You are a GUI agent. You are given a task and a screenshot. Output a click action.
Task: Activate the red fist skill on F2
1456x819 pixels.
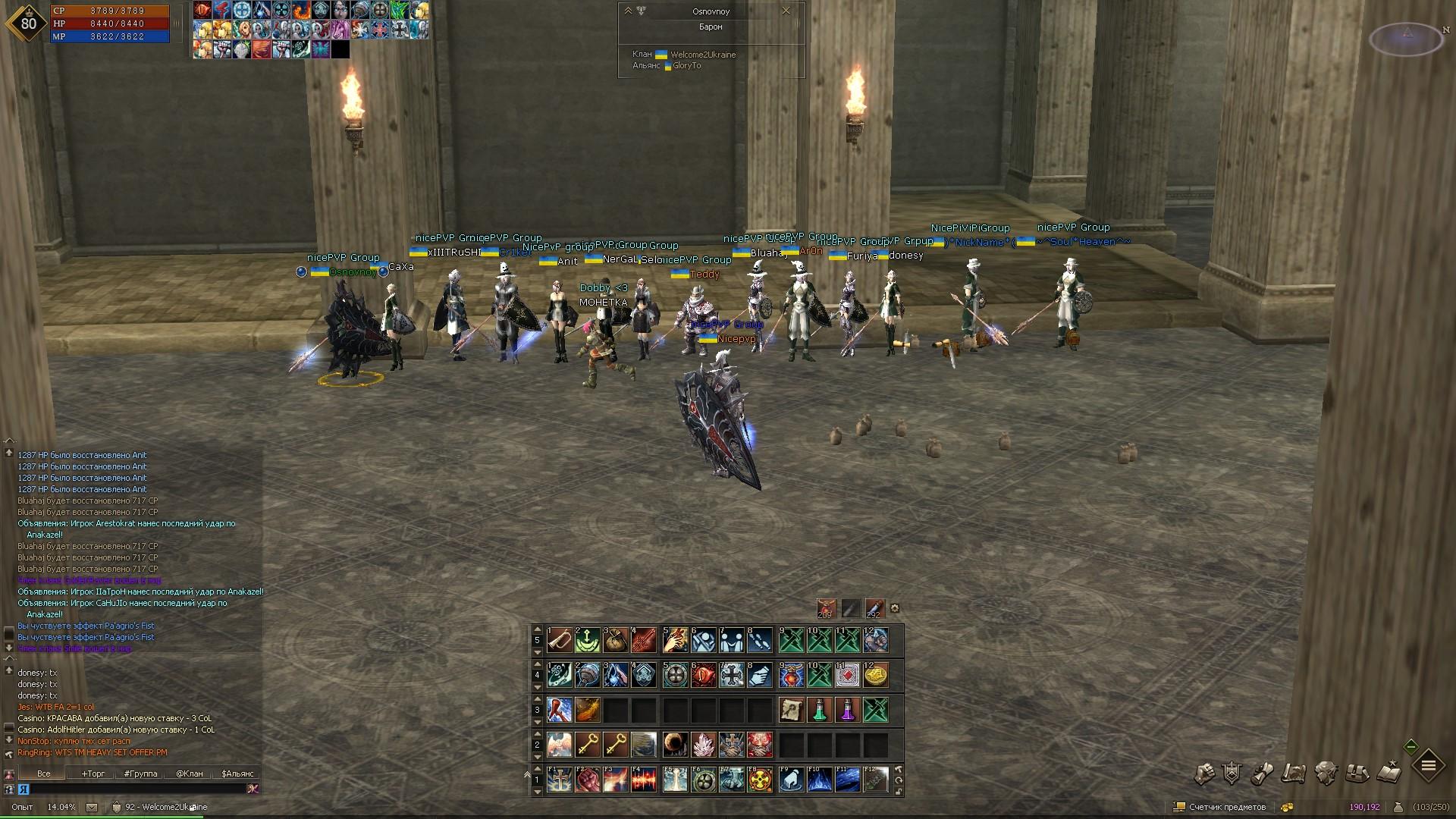pyautogui.click(x=588, y=780)
